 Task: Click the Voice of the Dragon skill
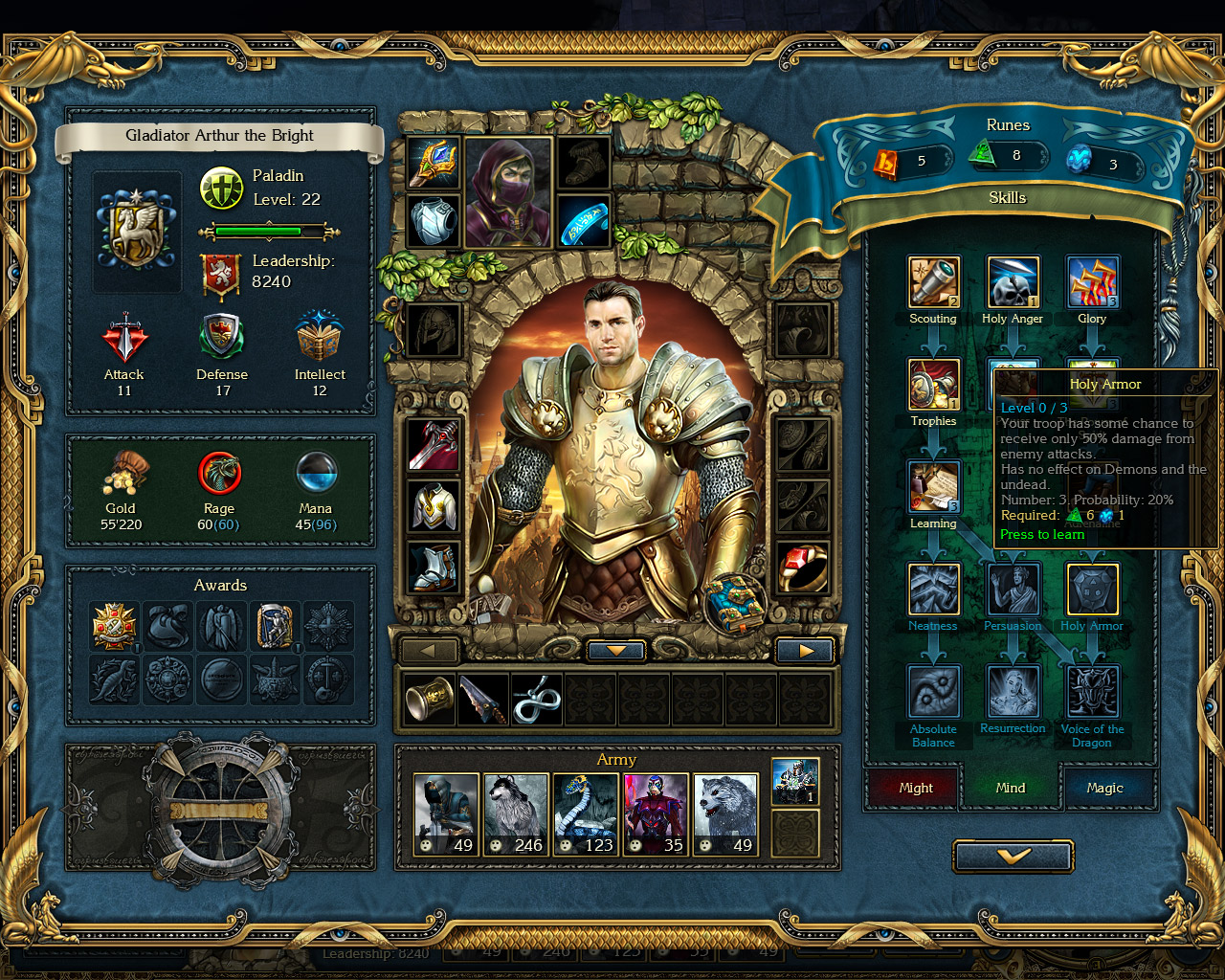(x=1092, y=690)
